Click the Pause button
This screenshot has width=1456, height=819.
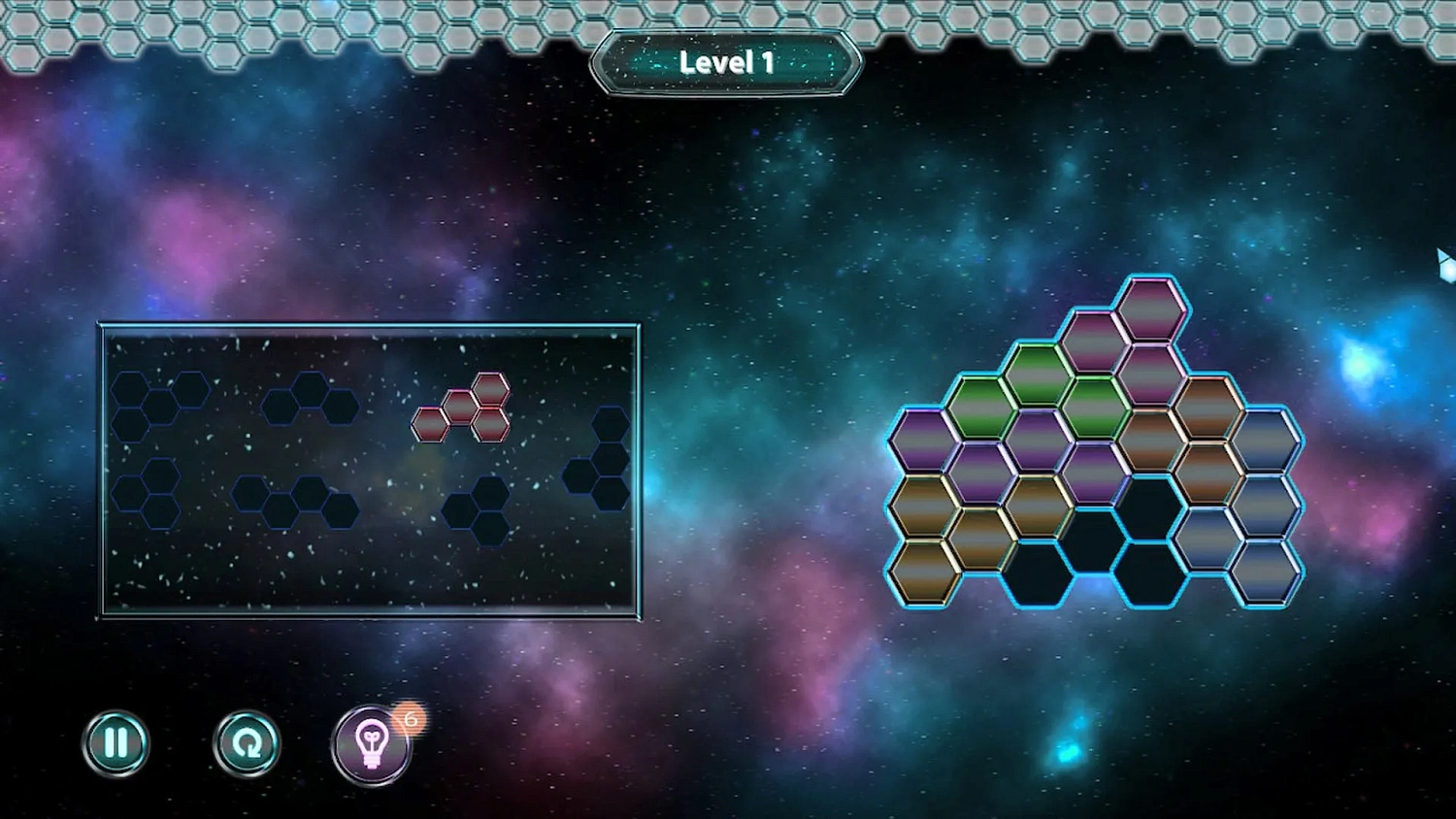tap(116, 743)
